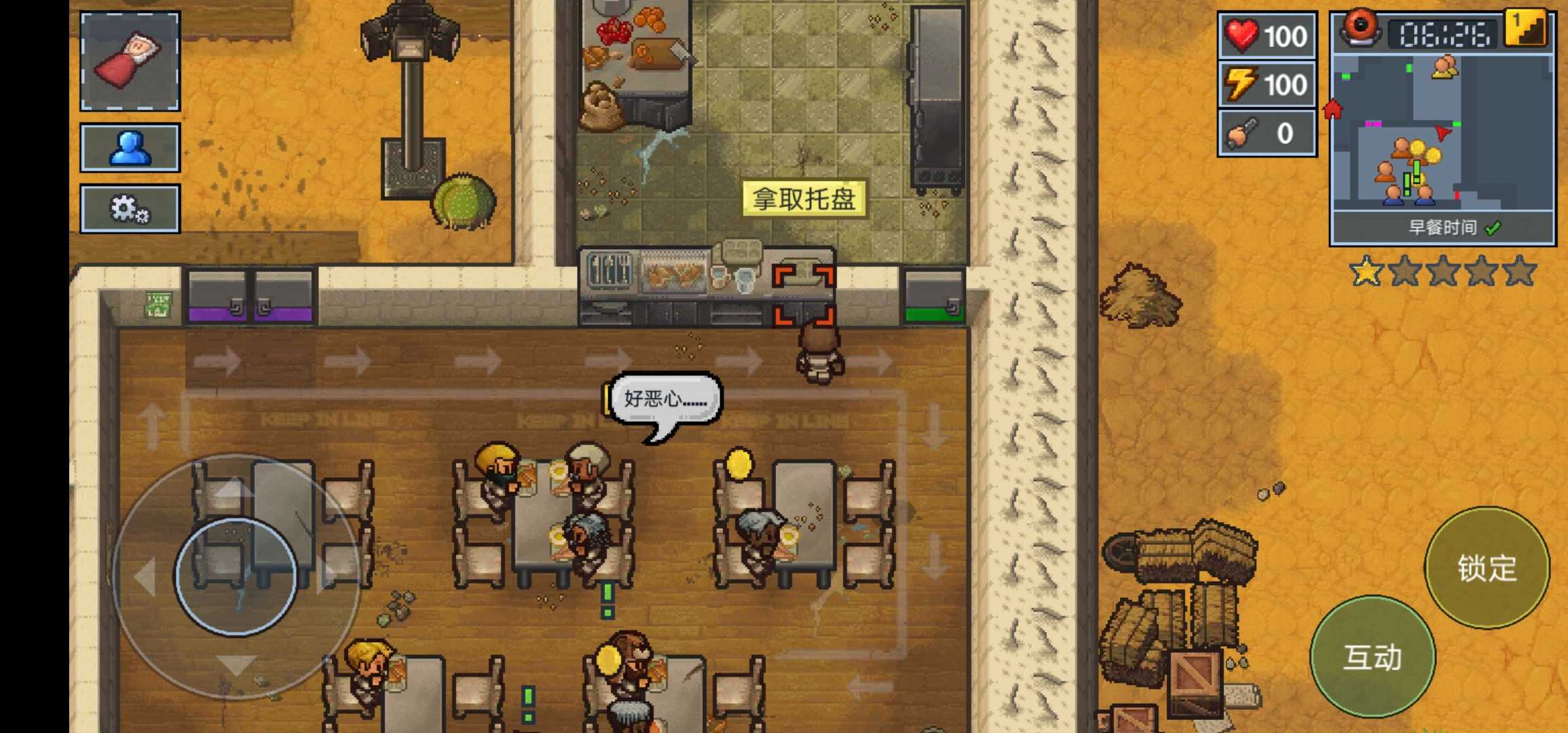
Task: Open the blue player profile menu
Action: point(130,147)
